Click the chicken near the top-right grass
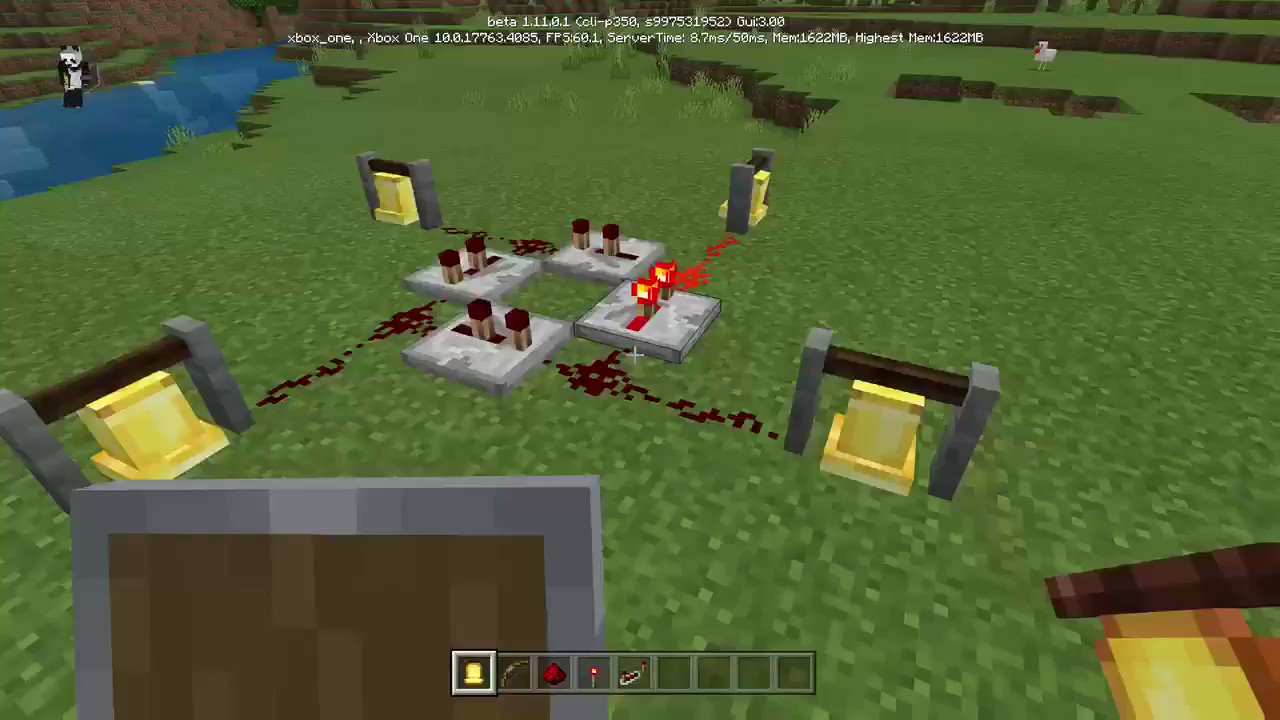 tap(1044, 53)
